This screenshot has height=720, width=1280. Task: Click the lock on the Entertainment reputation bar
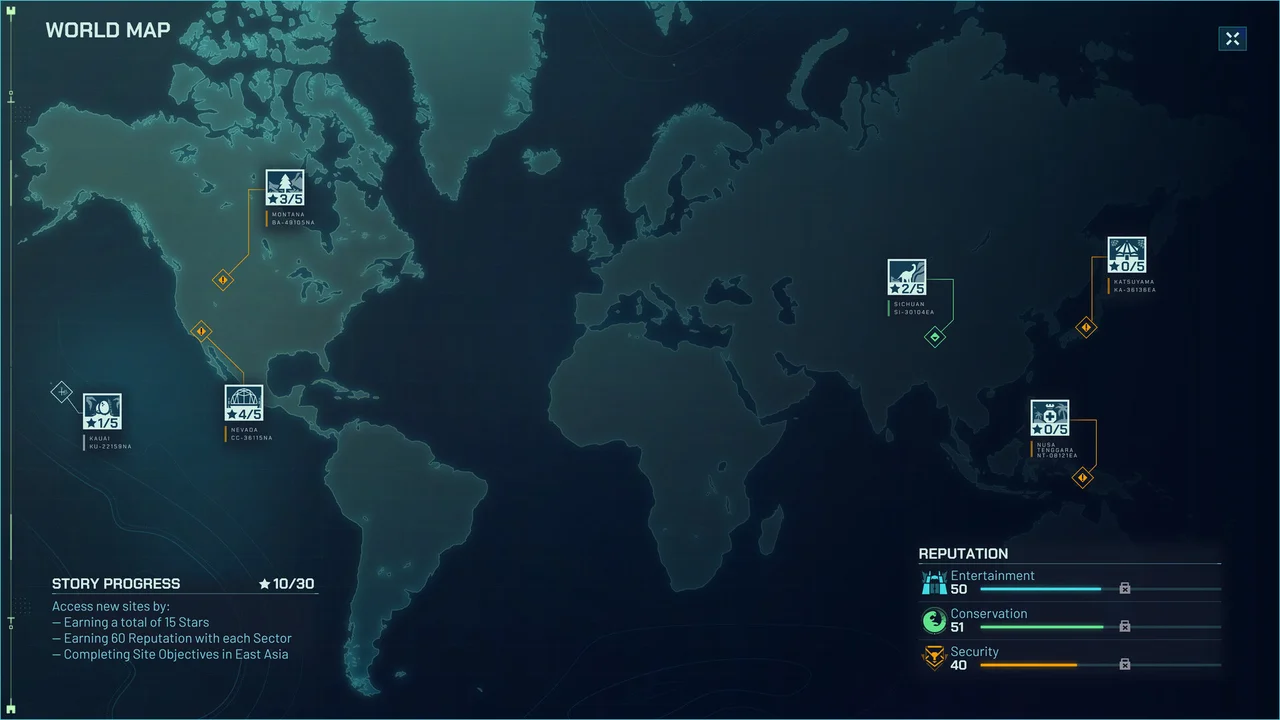(x=1124, y=589)
